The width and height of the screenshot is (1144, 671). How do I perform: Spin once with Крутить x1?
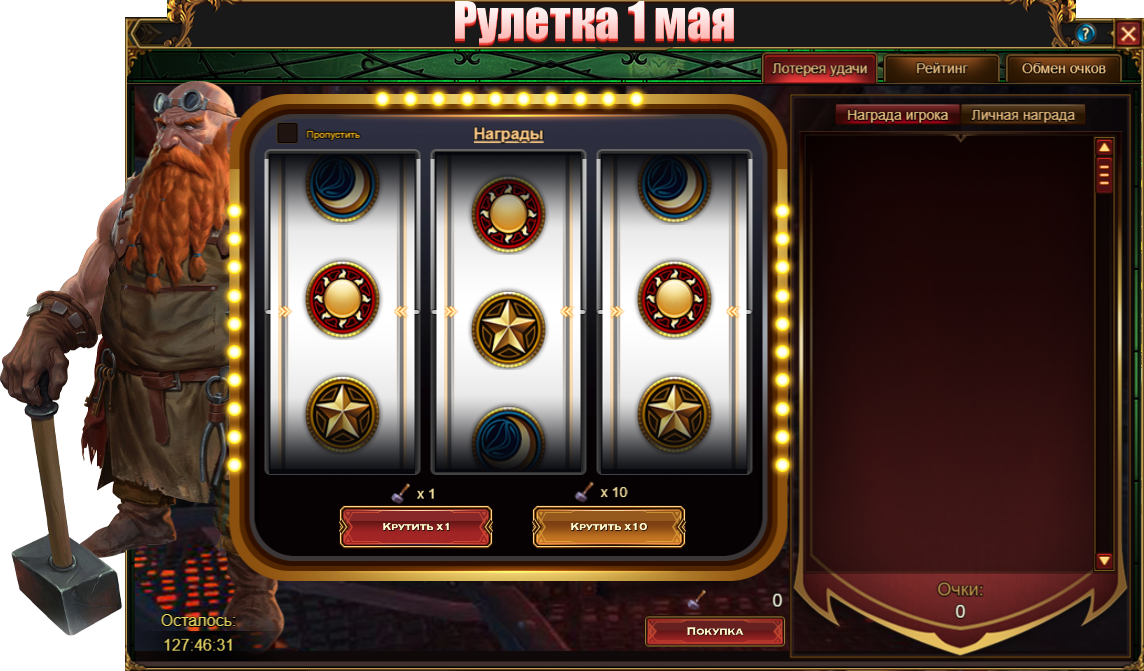point(416,526)
